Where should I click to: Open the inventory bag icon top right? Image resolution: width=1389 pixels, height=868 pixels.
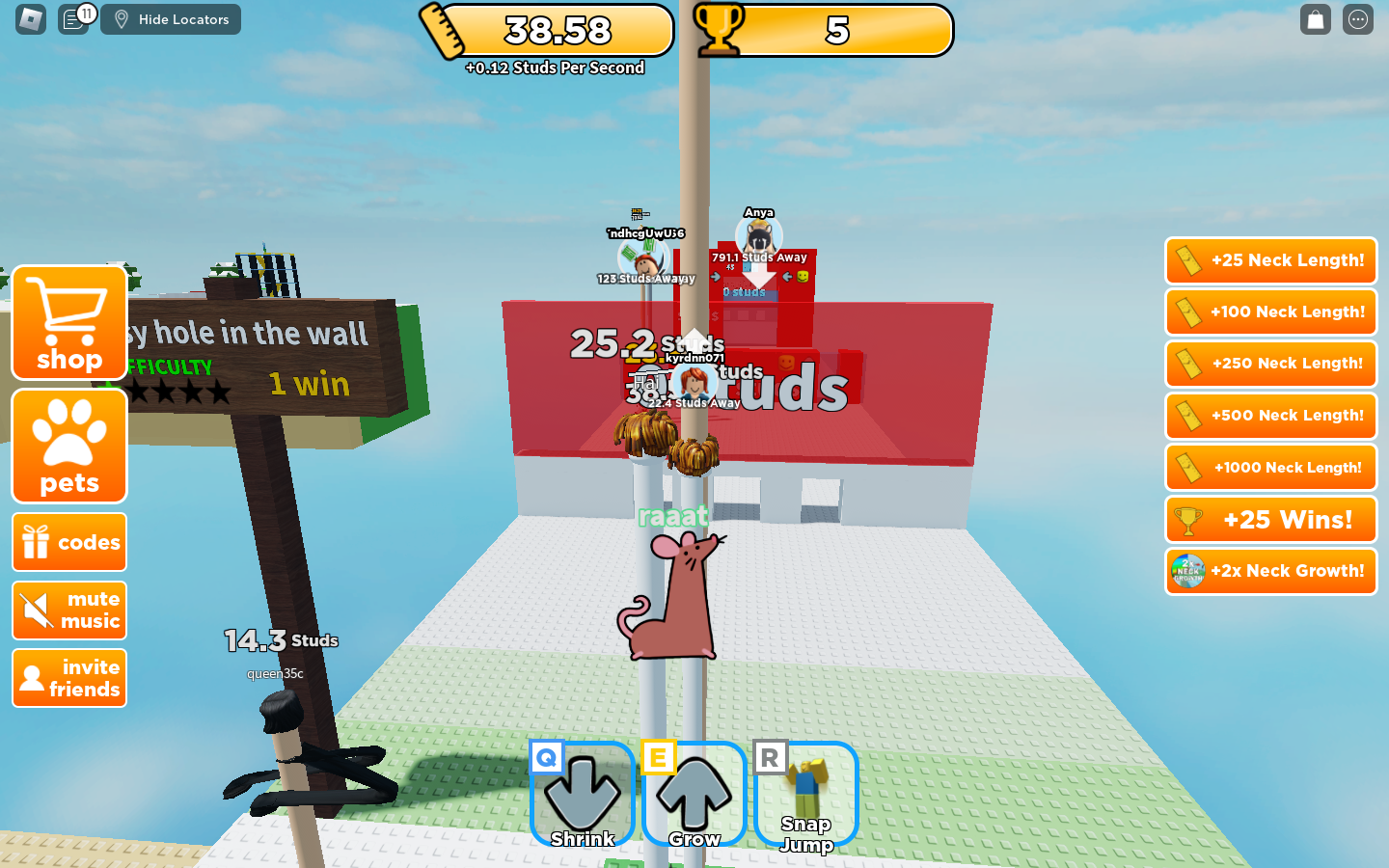(1315, 19)
